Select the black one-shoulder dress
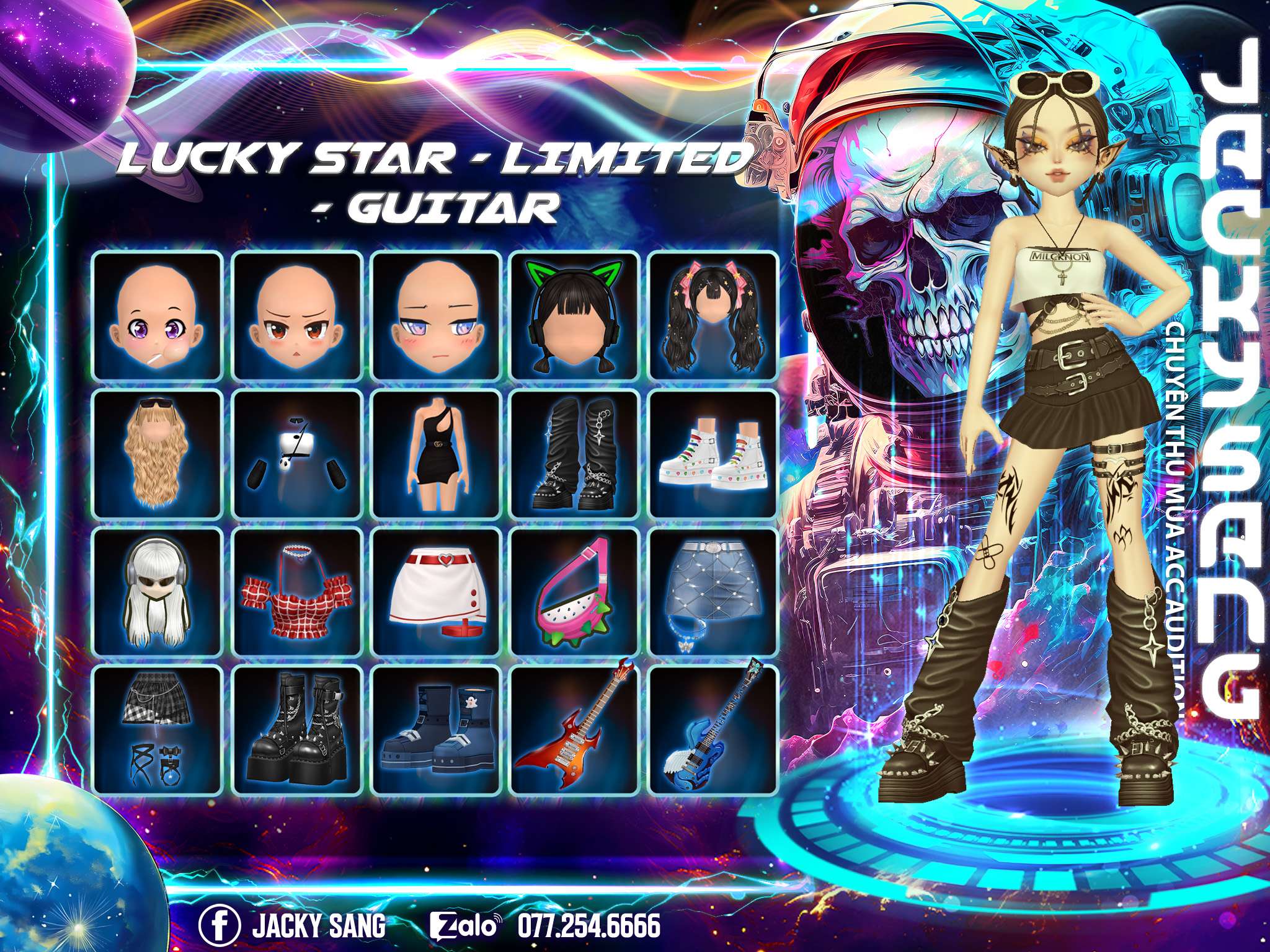1270x952 pixels. click(x=436, y=454)
